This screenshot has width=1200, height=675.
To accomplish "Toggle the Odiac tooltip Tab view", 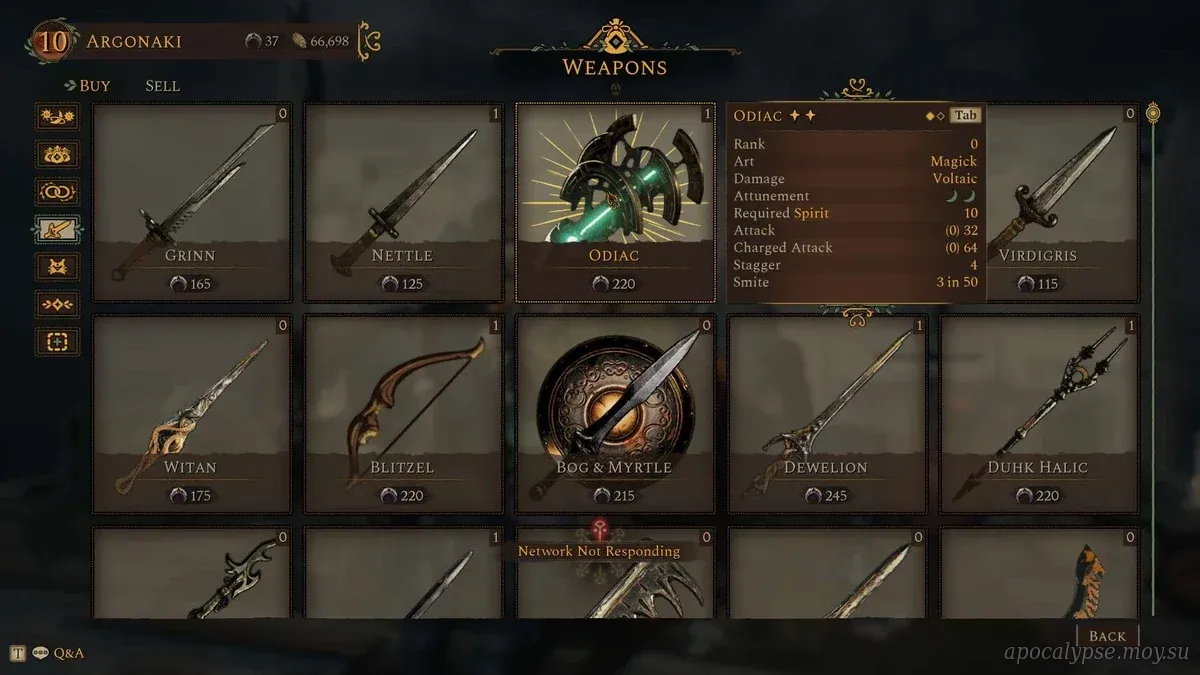I will click(x=964, y=115).
